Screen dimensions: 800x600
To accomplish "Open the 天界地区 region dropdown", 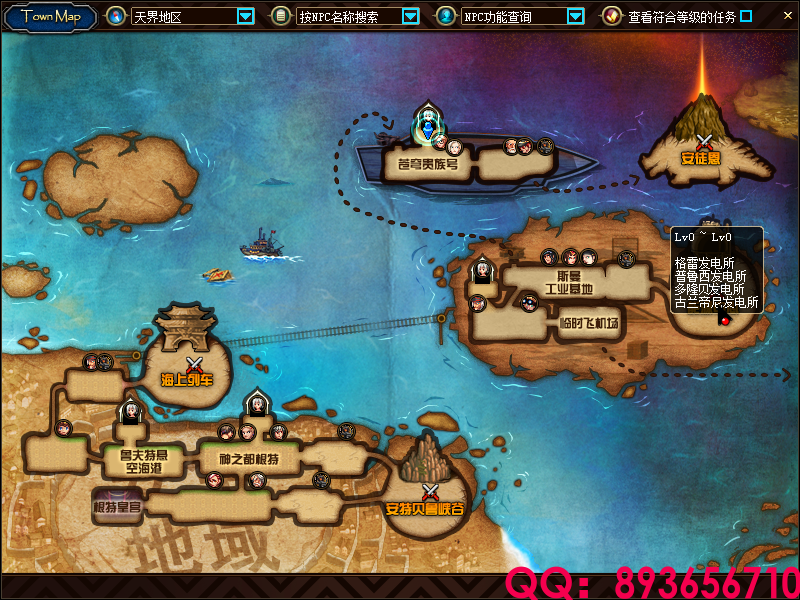I will [x=246, y=16].
